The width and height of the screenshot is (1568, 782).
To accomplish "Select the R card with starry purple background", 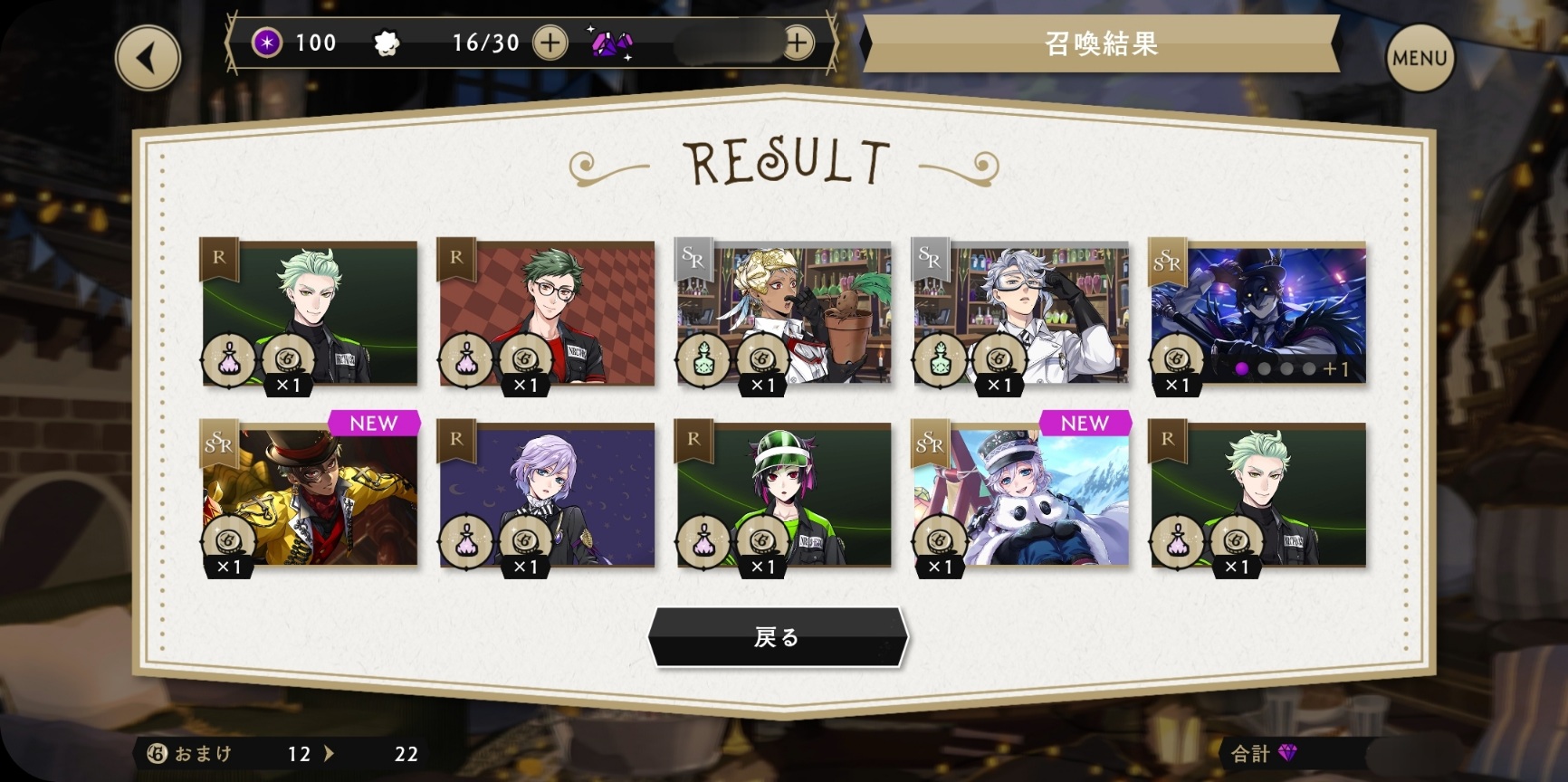I will (x=547, y=495).
